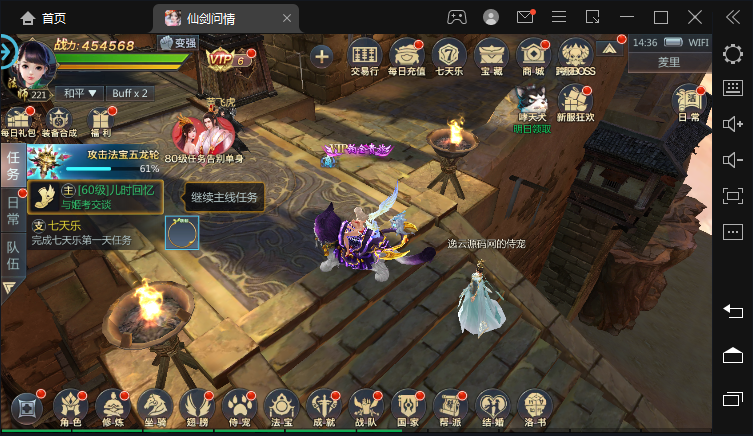Open the 福利 welfare rewards
Screen dimensions: 753x436
pos(99,121)
